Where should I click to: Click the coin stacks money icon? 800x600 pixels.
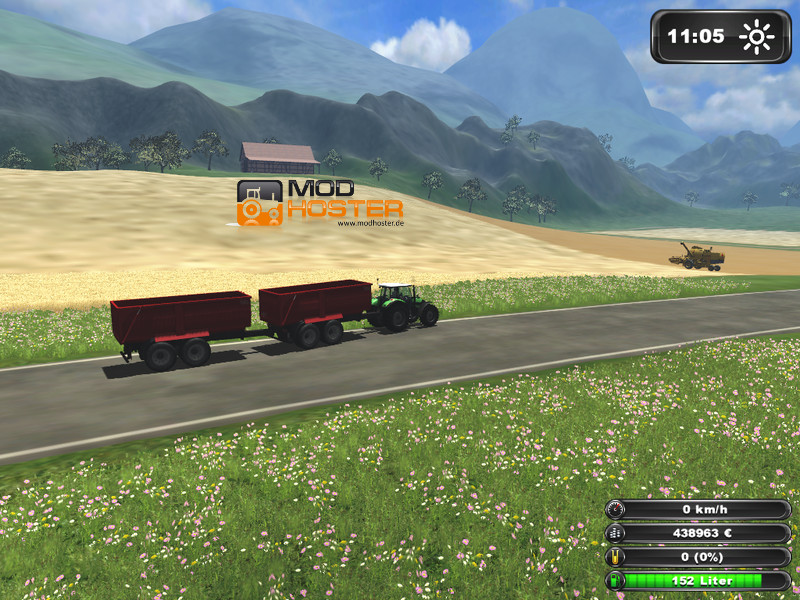[x=614, y=534]
